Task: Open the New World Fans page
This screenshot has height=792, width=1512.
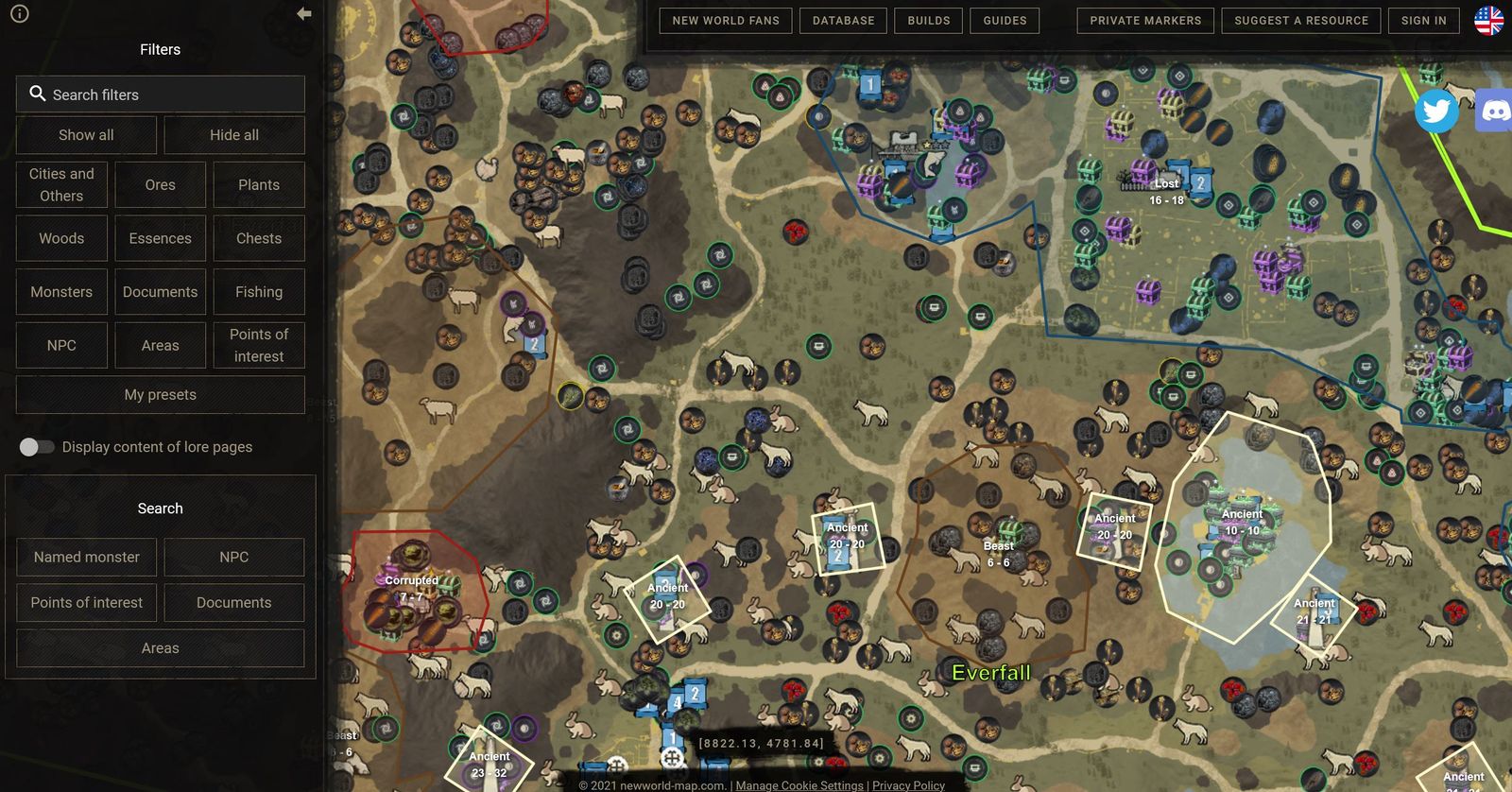Action: 724,20
